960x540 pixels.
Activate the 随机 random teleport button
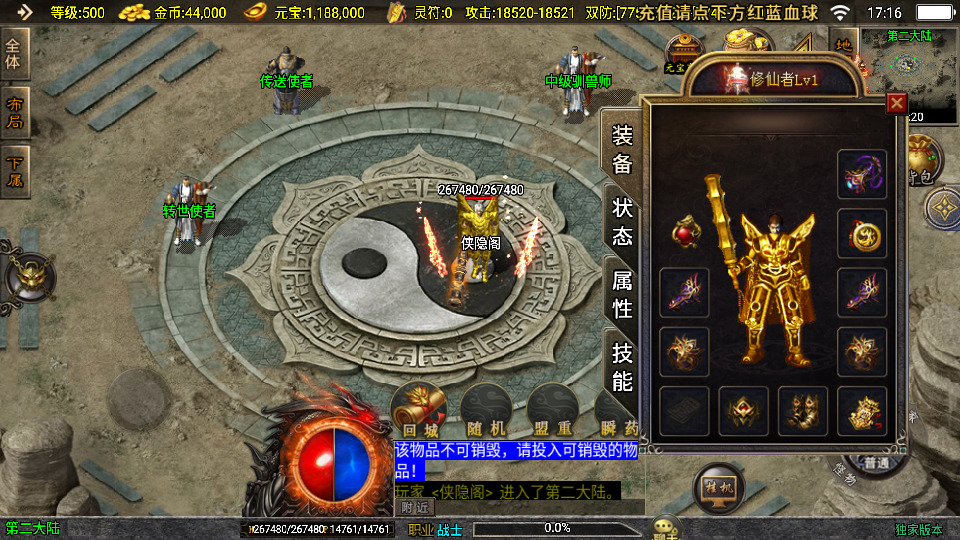[486, 410]
